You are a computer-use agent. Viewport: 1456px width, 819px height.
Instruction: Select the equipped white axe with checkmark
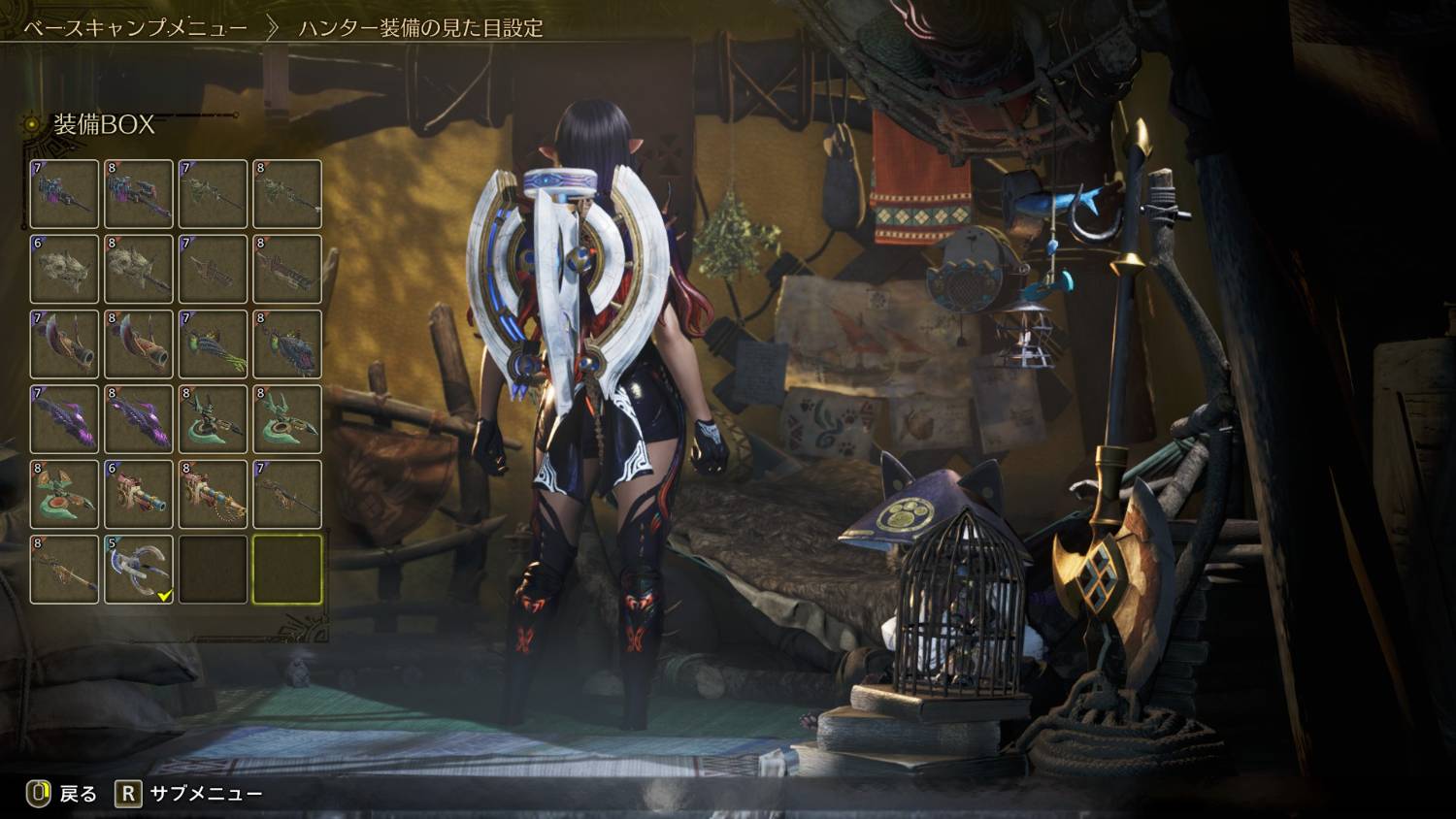point(139,570)
